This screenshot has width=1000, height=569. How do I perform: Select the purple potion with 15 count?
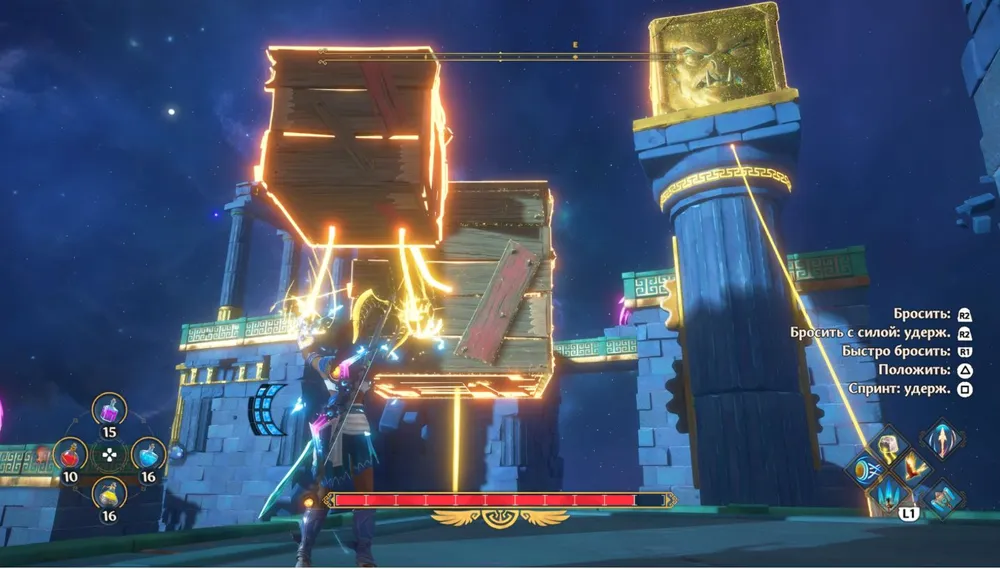(x=109, y=410)
